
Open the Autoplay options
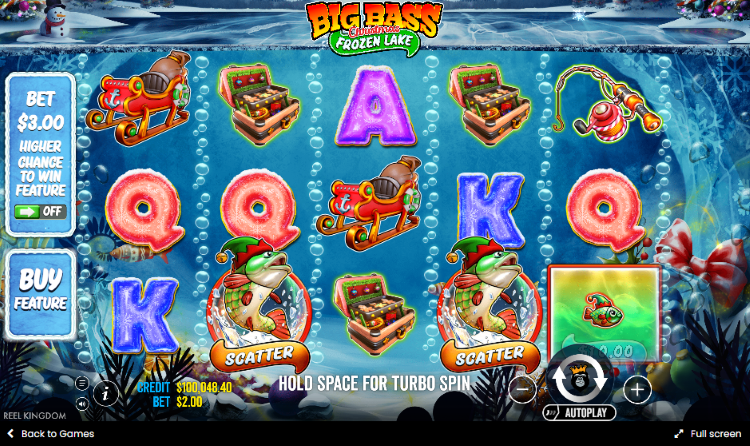(580, 412)
